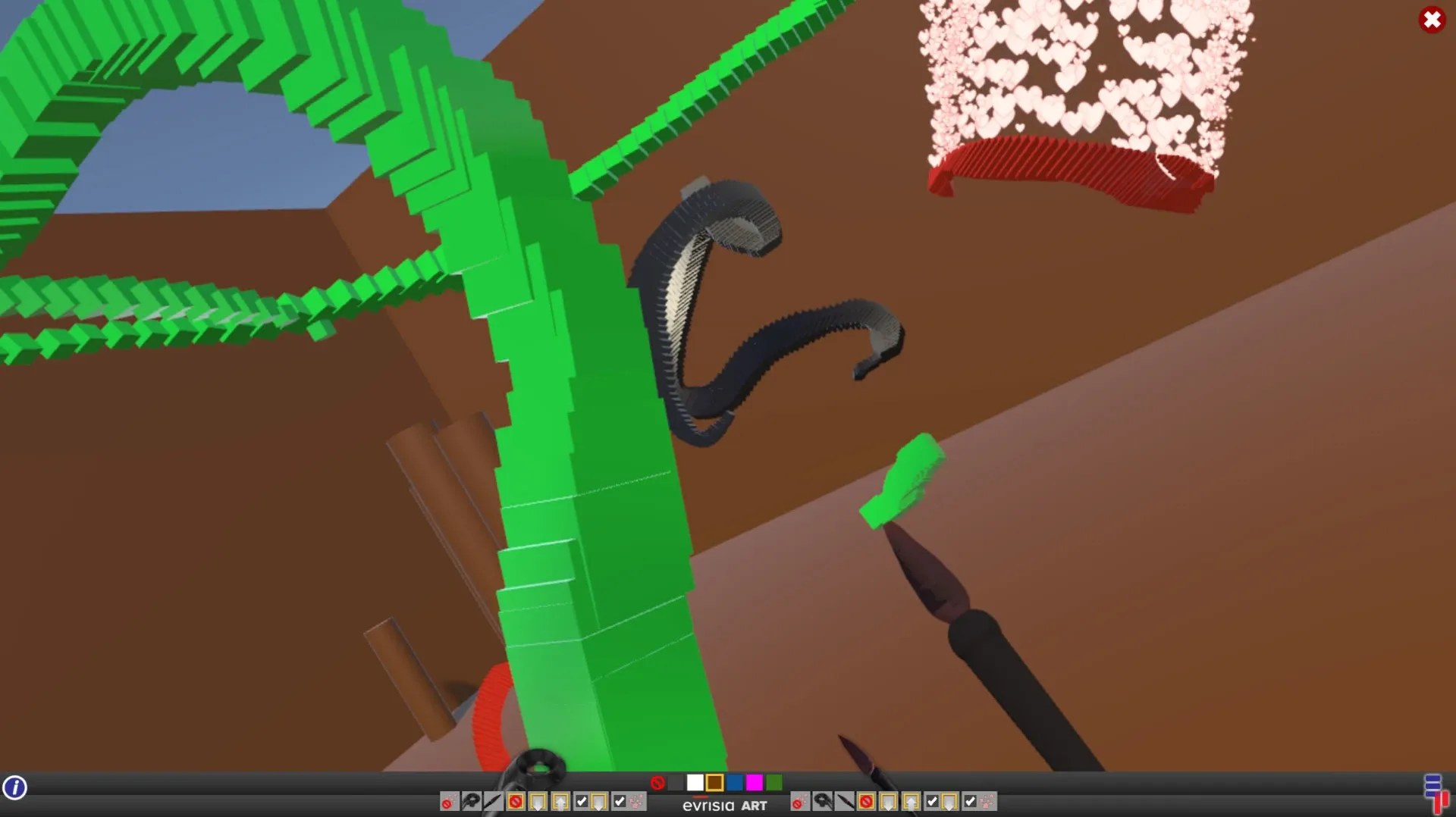Click the red X exit button top right
Image resolution: width=1456 pixels, height=817 pixels.
tap(1432, 20)
